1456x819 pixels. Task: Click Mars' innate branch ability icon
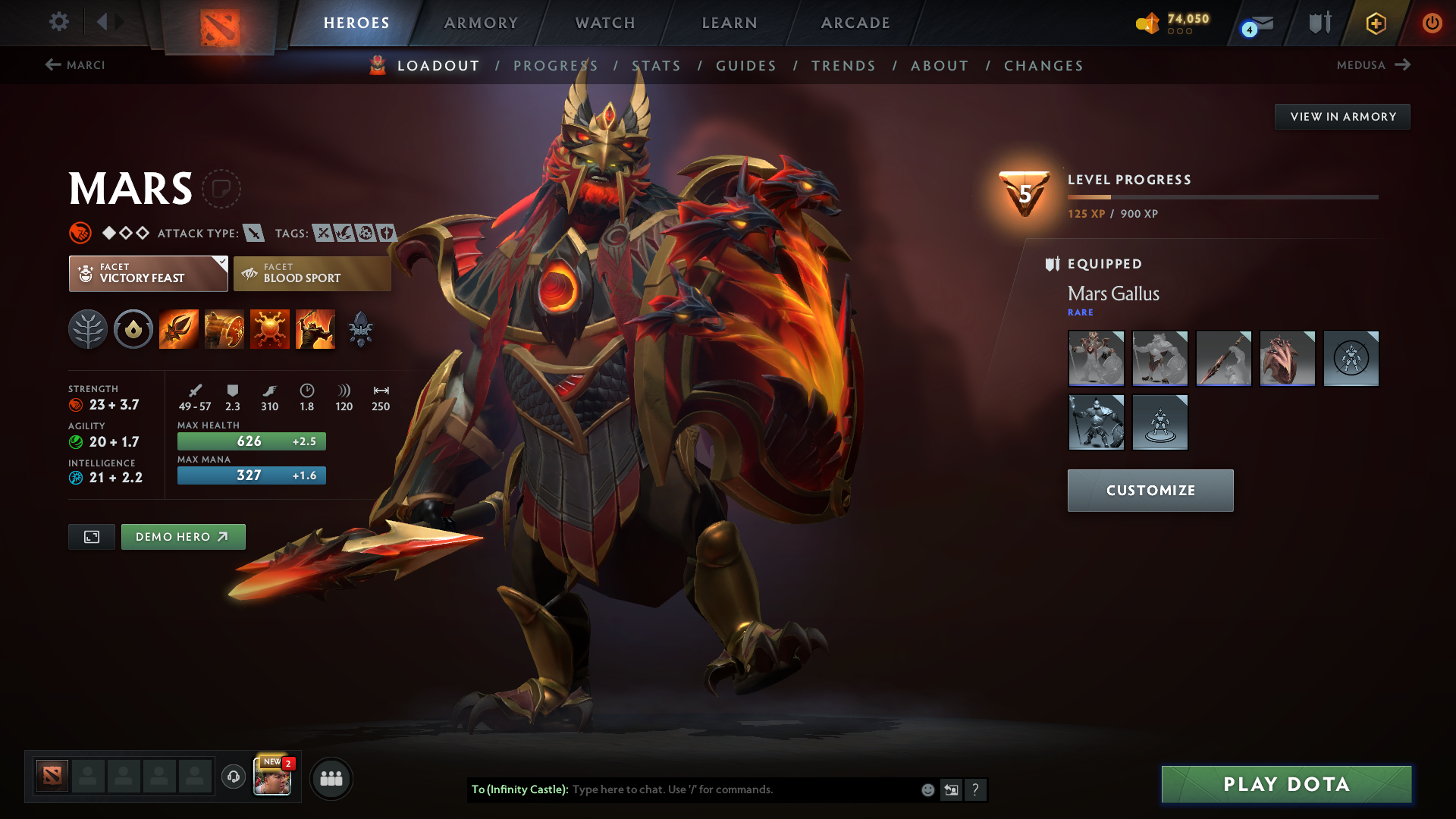click(88, 328)
